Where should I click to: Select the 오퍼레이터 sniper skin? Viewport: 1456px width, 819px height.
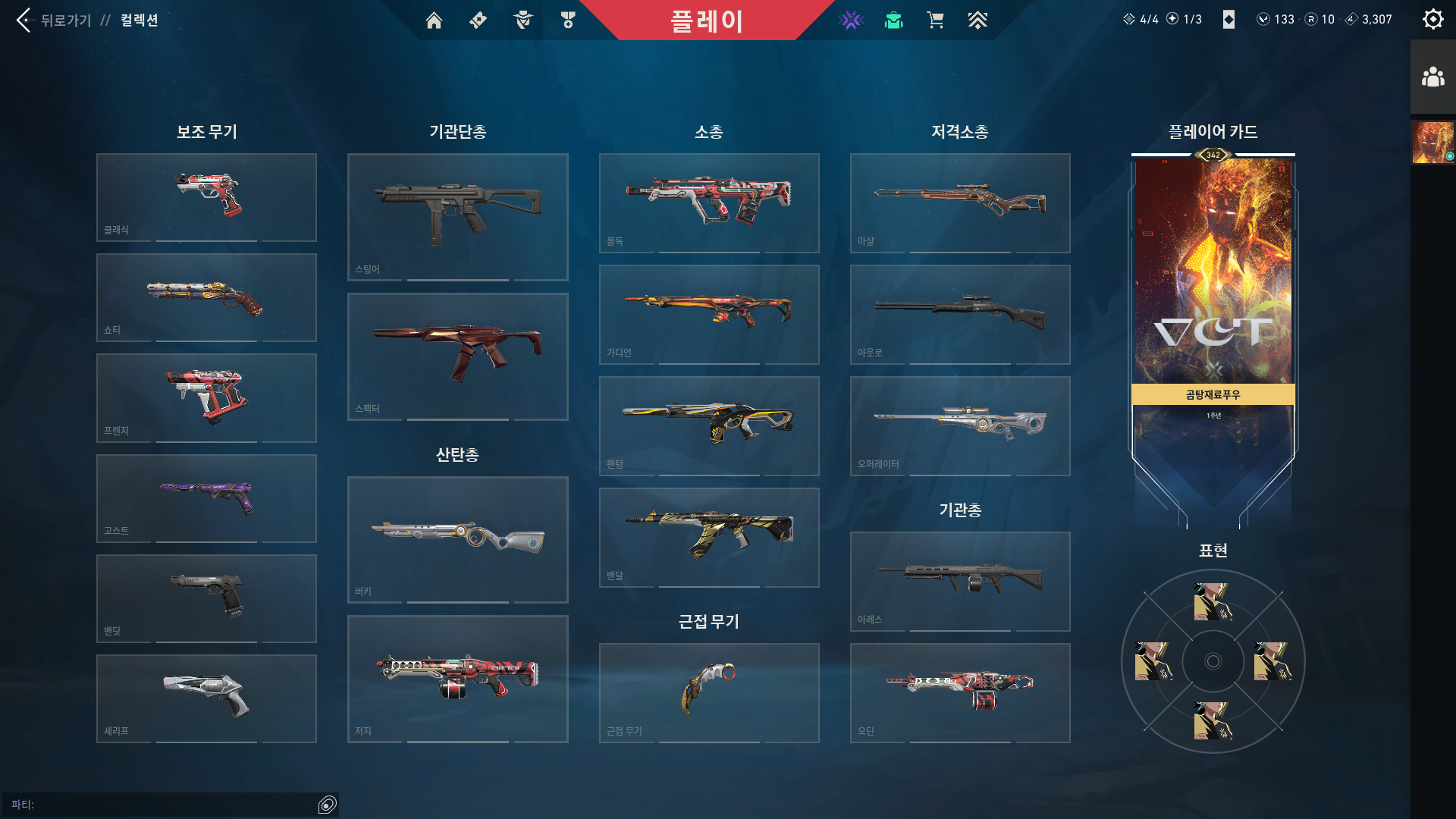tap(959, 425)
